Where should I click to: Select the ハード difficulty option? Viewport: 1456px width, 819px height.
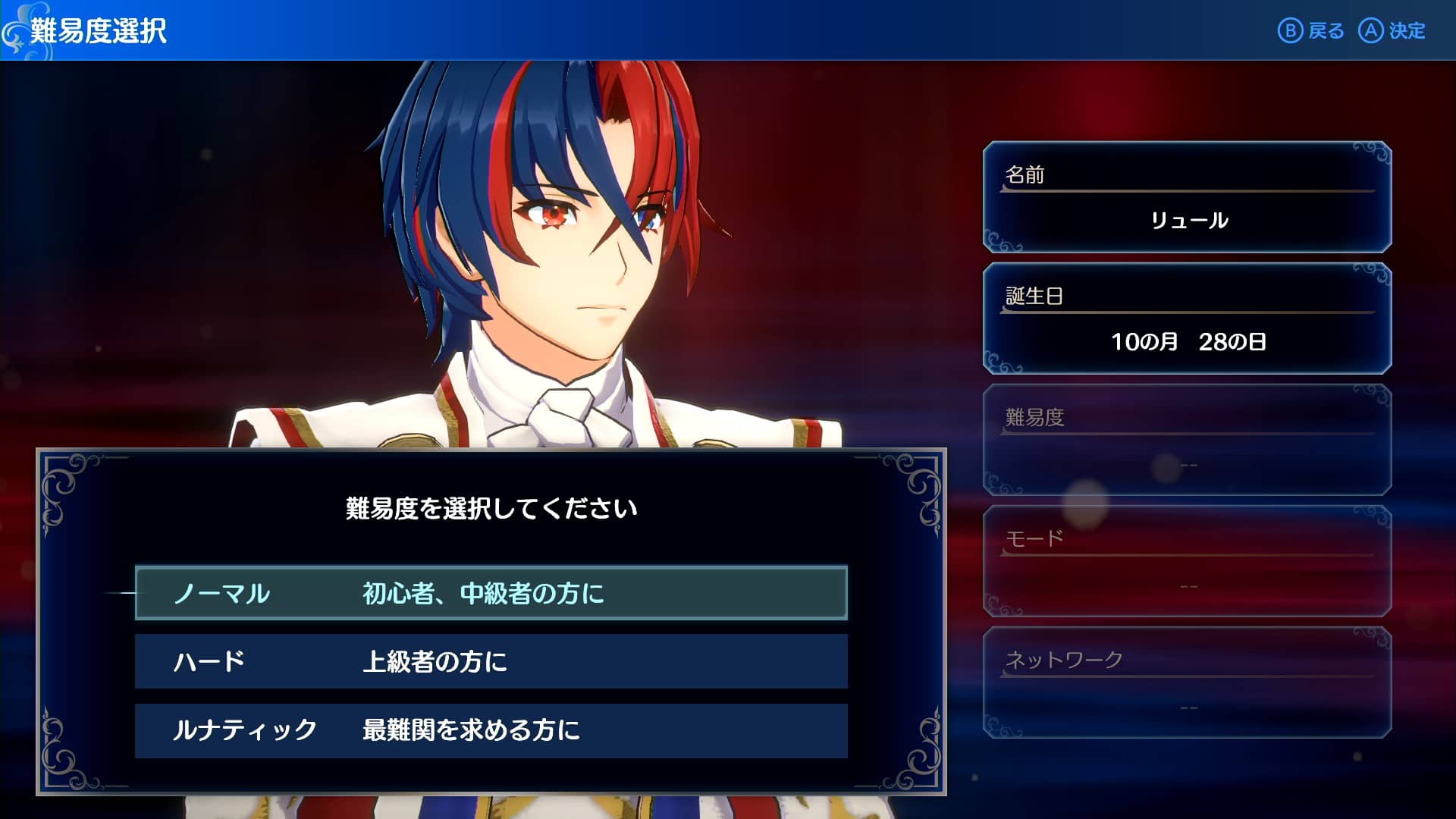point(491,662)
